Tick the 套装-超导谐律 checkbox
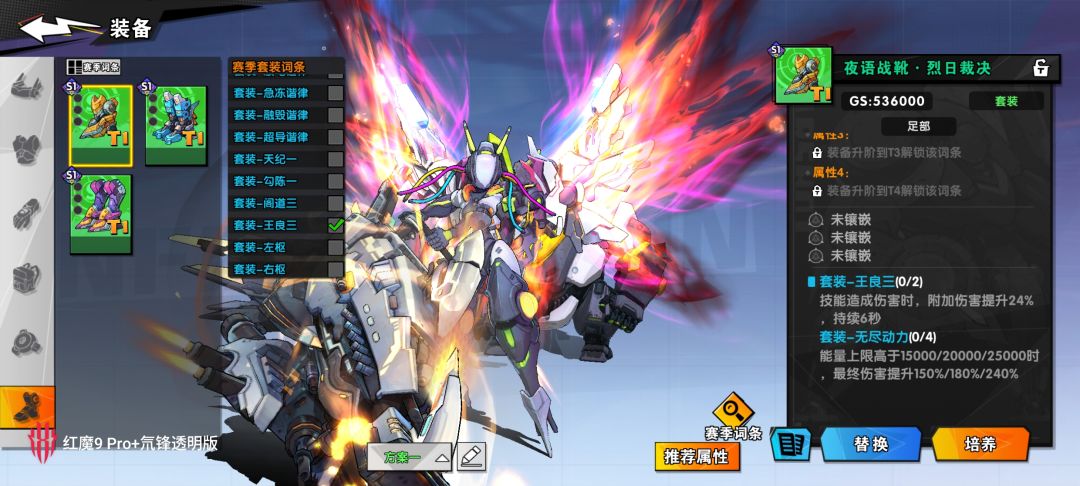This screenshot has width=1080, height=486. click(x=336, y=137)
